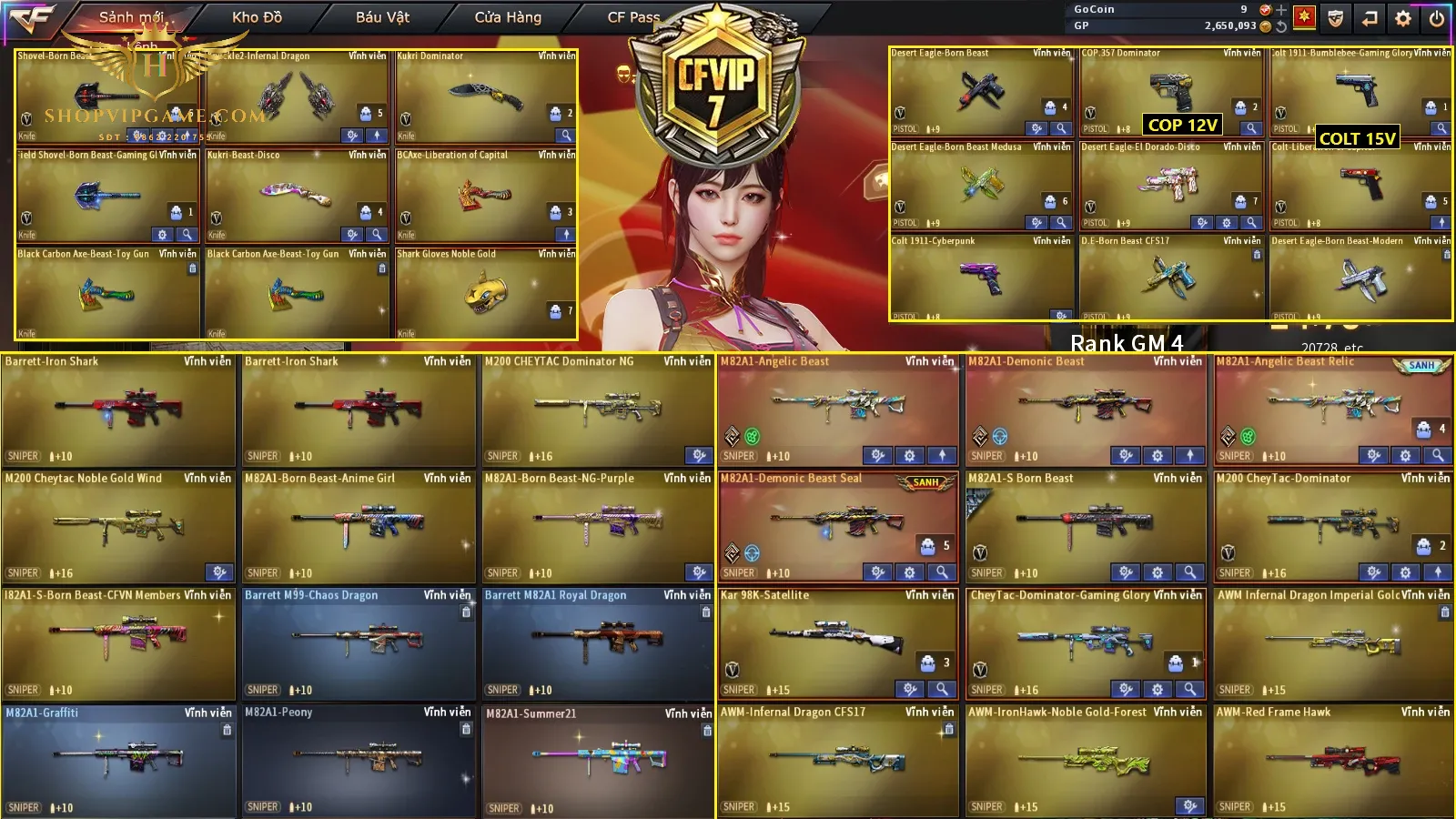The width and height of the screenshot is (1456, 819).
Task: Click the plus to add GoCoin
Action: [1281, 11]
